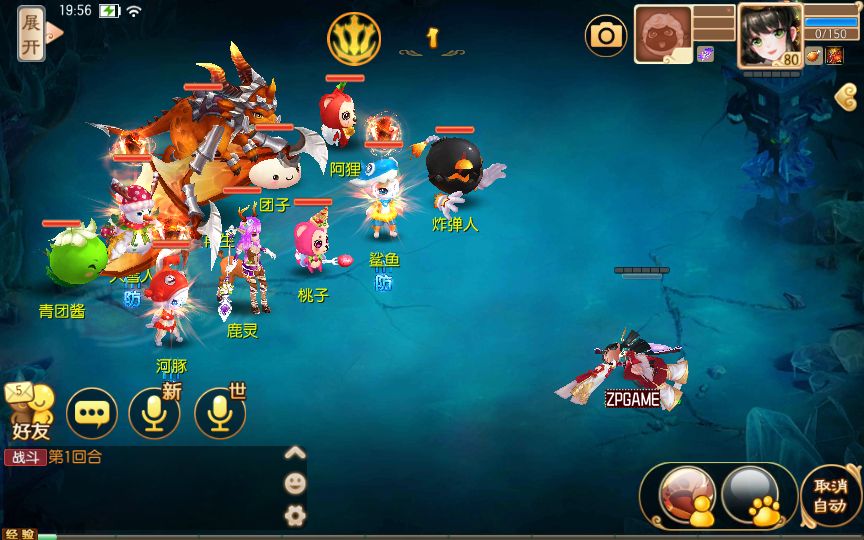The height and width of the screenshot is (540, 864).
Task: Cancel auto-battle with 取消自动
Action: pos(829,495)
